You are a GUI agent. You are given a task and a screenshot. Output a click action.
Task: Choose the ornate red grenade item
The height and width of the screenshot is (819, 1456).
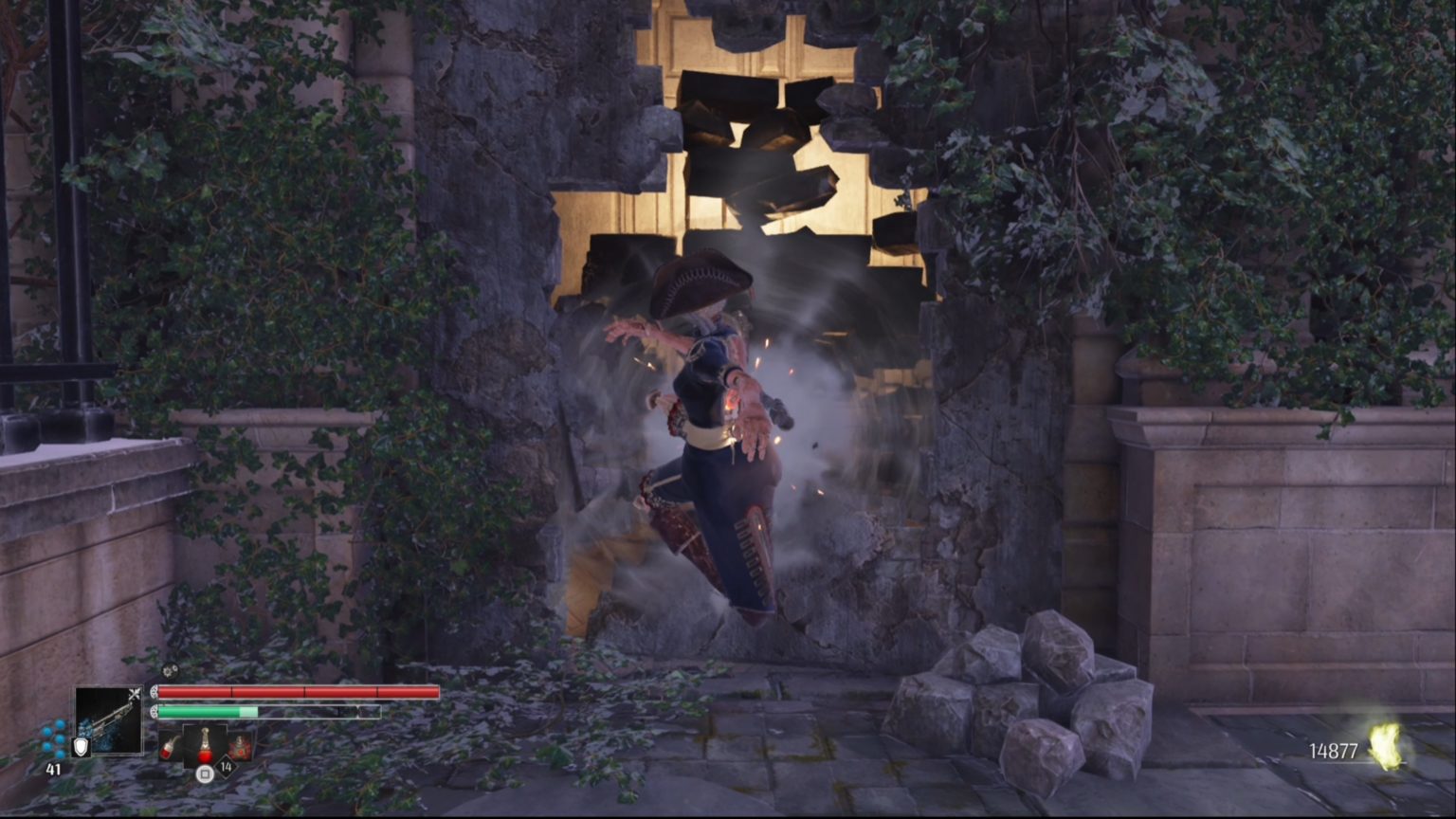pyautogui.click(x=240, y=745)
